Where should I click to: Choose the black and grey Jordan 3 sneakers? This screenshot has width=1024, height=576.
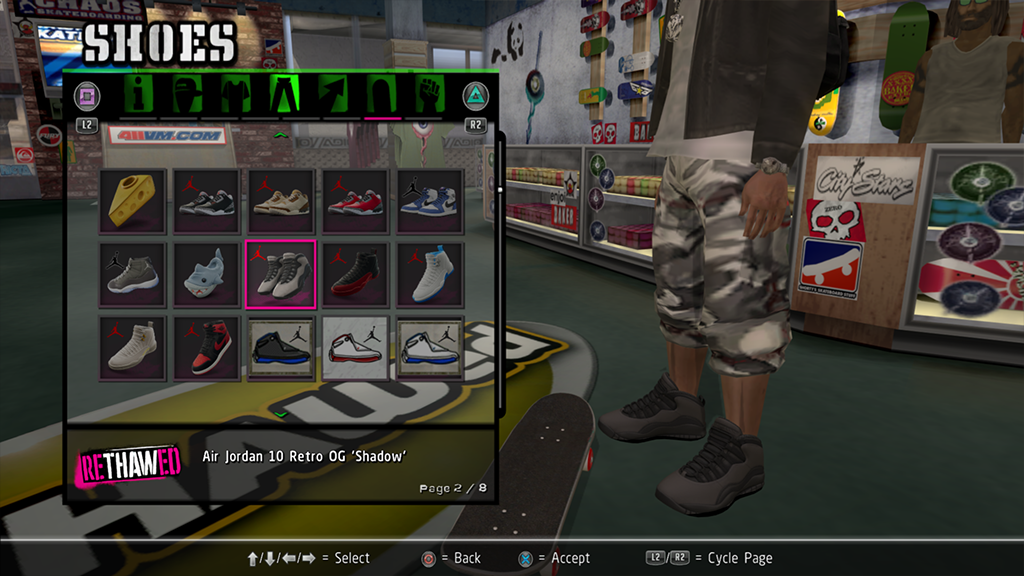[x=208, y=201]
